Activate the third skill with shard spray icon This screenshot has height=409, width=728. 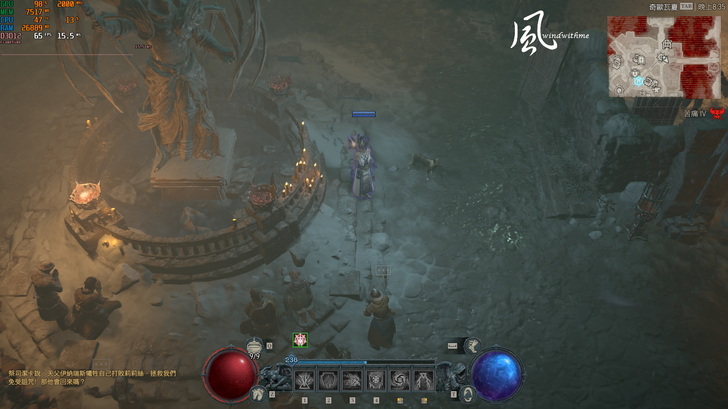pyautogui.click(x=351, y=380)
